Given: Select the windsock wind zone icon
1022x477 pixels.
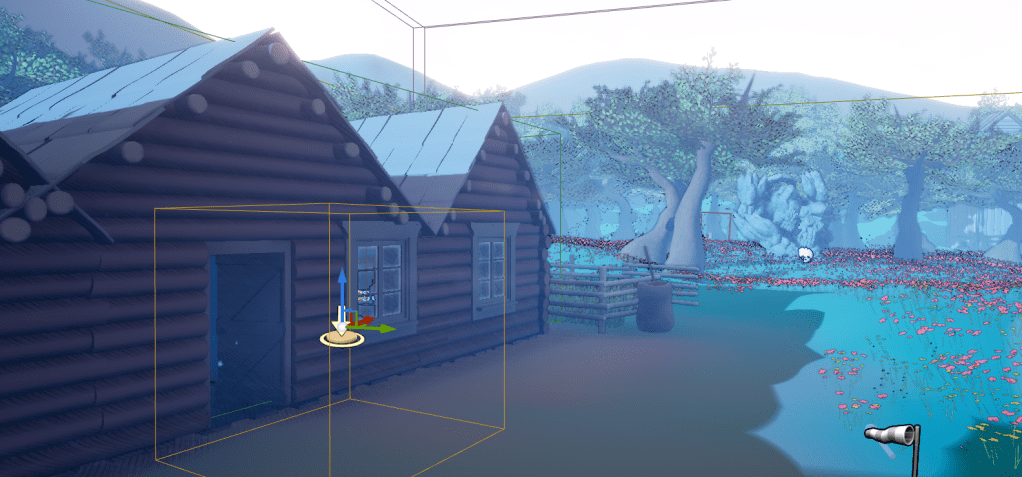Looking at the screenshot, I should [892, 435].
